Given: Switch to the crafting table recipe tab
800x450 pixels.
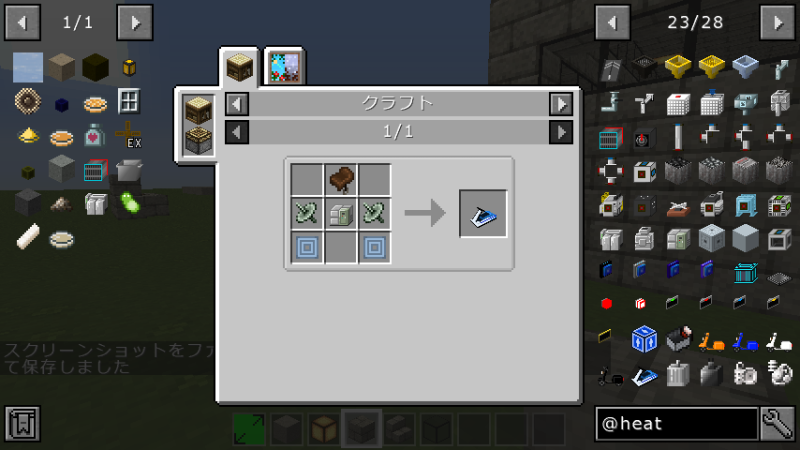Looking at the screenshot, I should [239, 67].
